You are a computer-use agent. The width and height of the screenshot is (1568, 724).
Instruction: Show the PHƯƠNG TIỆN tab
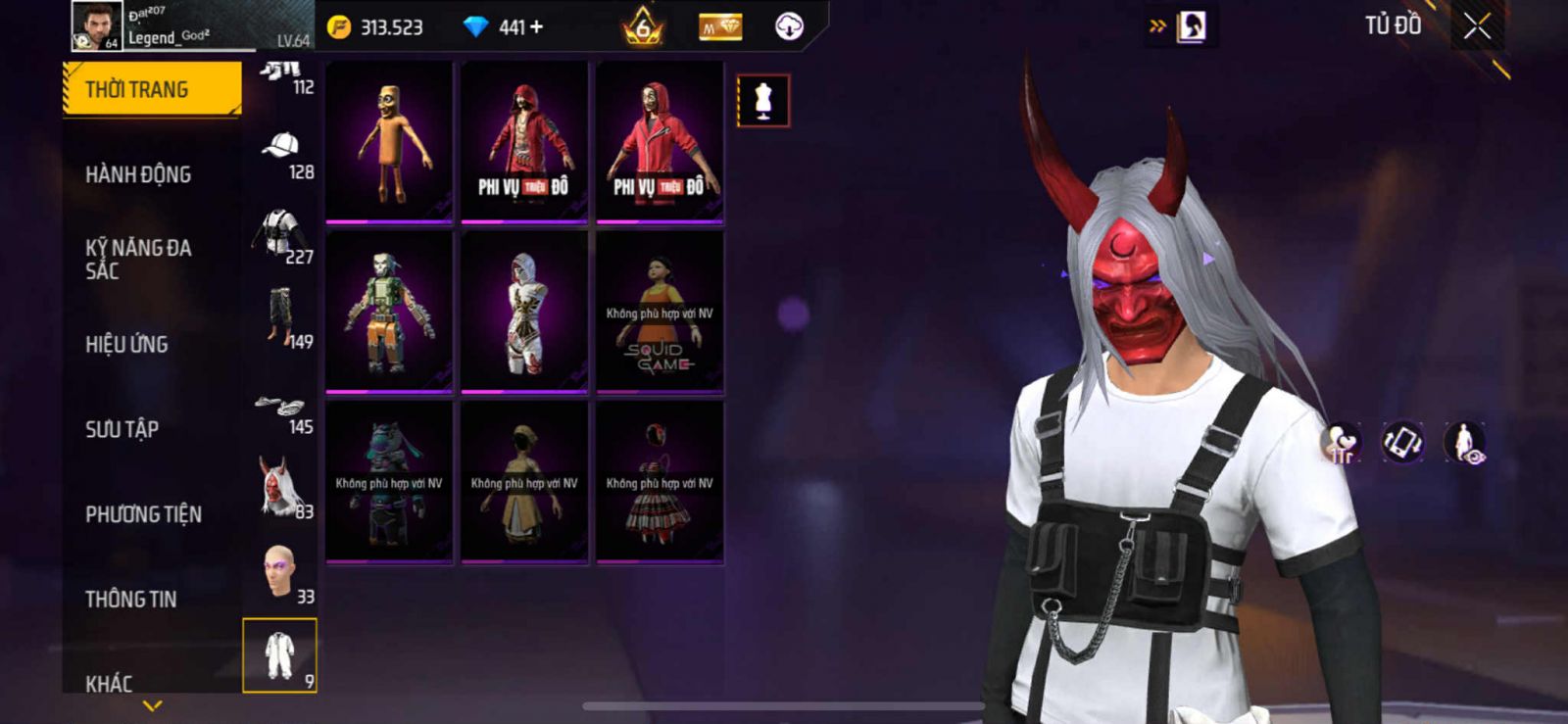[x=143, y=513]
